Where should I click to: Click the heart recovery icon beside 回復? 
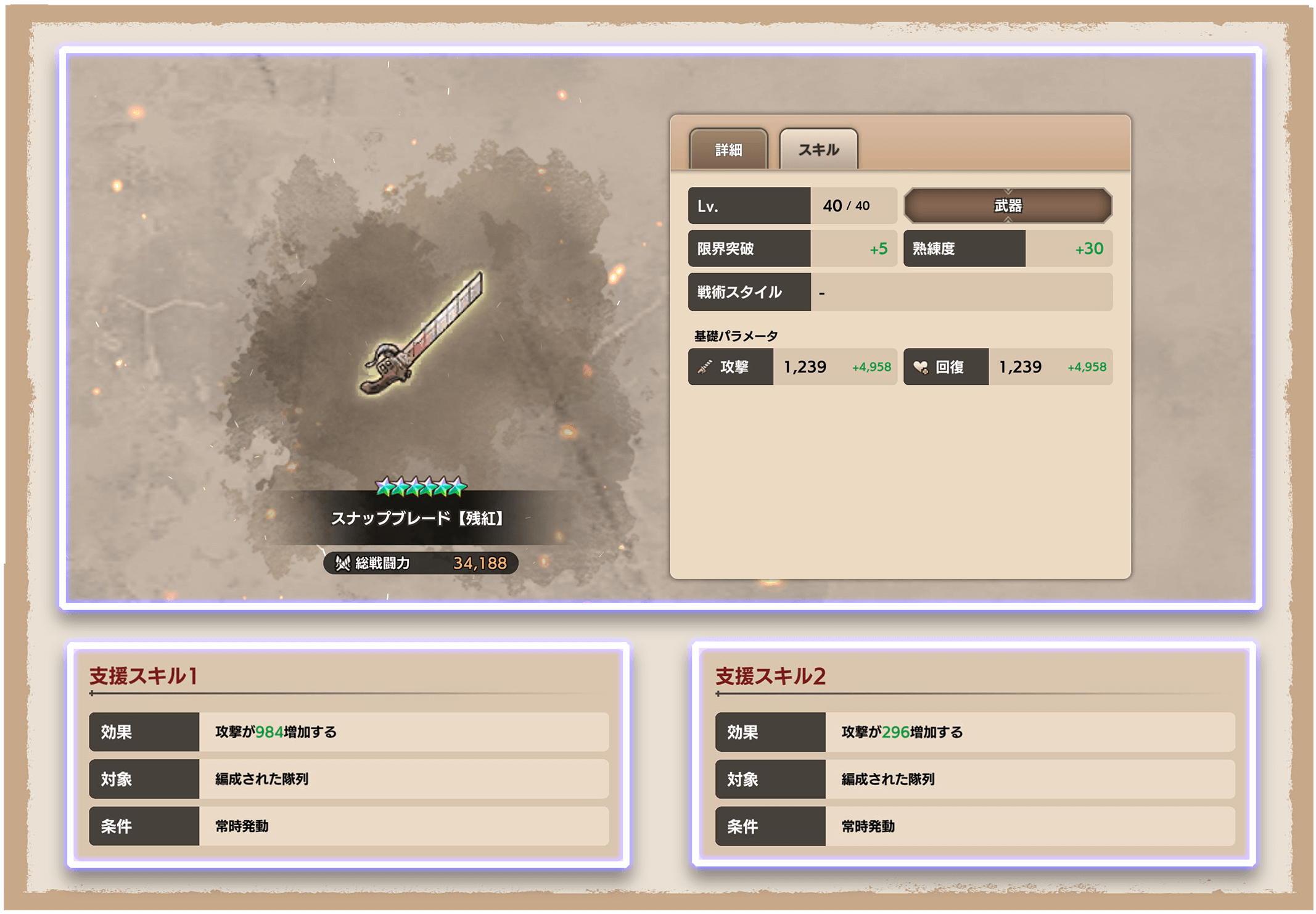coord(919,366)
